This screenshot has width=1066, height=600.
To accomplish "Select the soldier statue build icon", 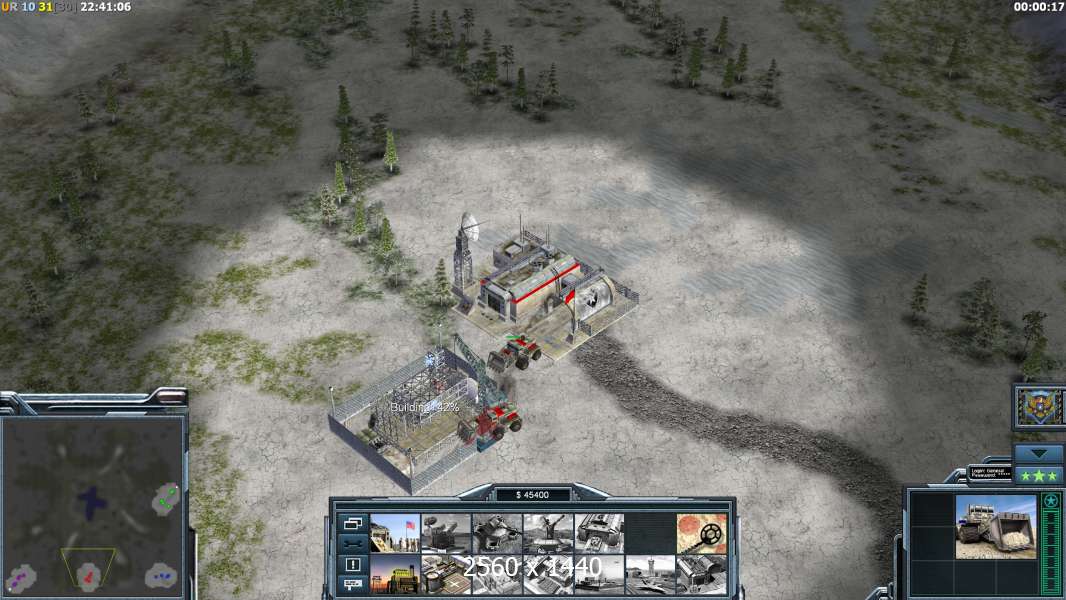I will 548,533.
